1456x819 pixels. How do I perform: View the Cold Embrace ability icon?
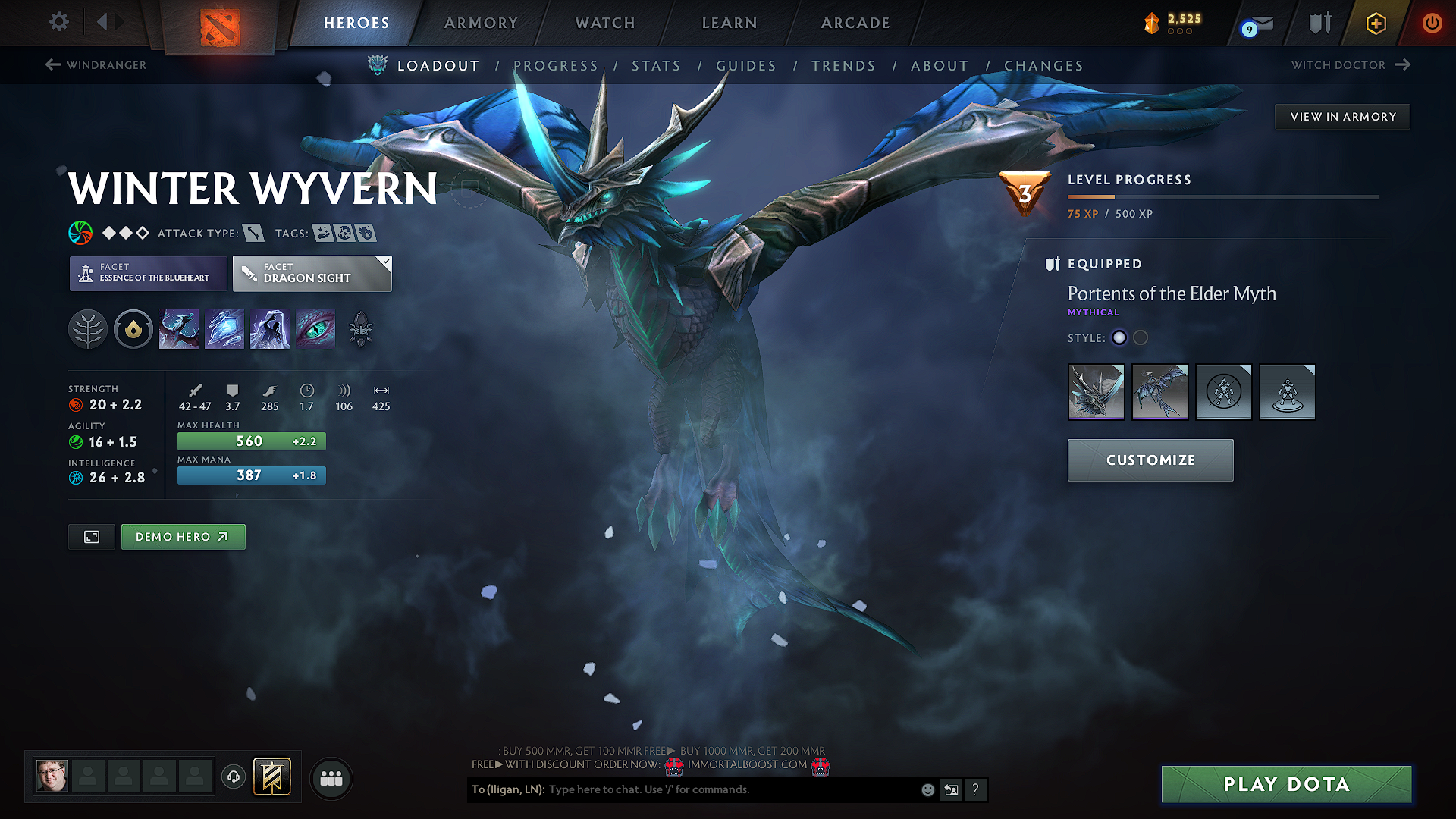269,328
